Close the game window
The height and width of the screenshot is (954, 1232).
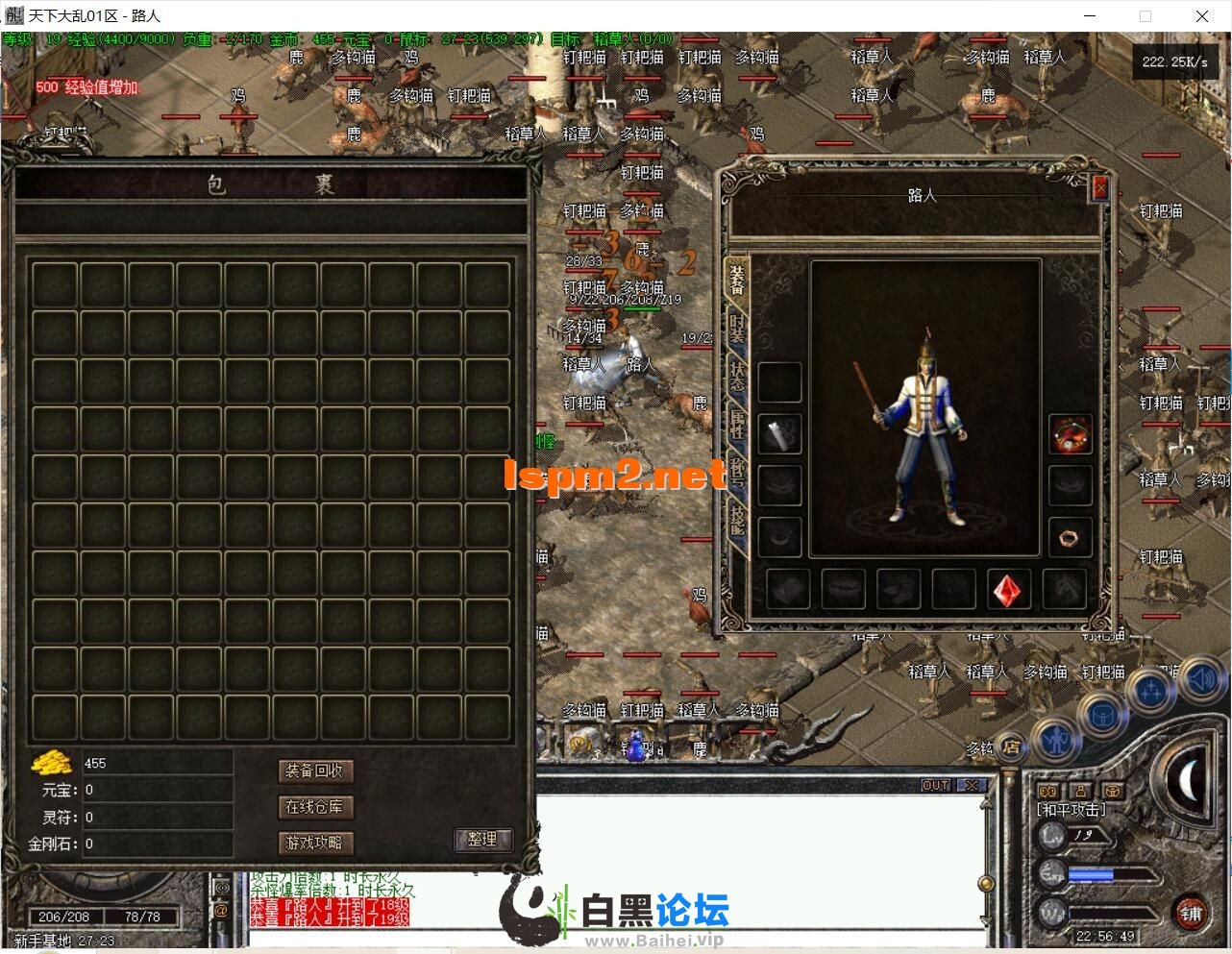pyautogui.click(x=1201, y=15)
